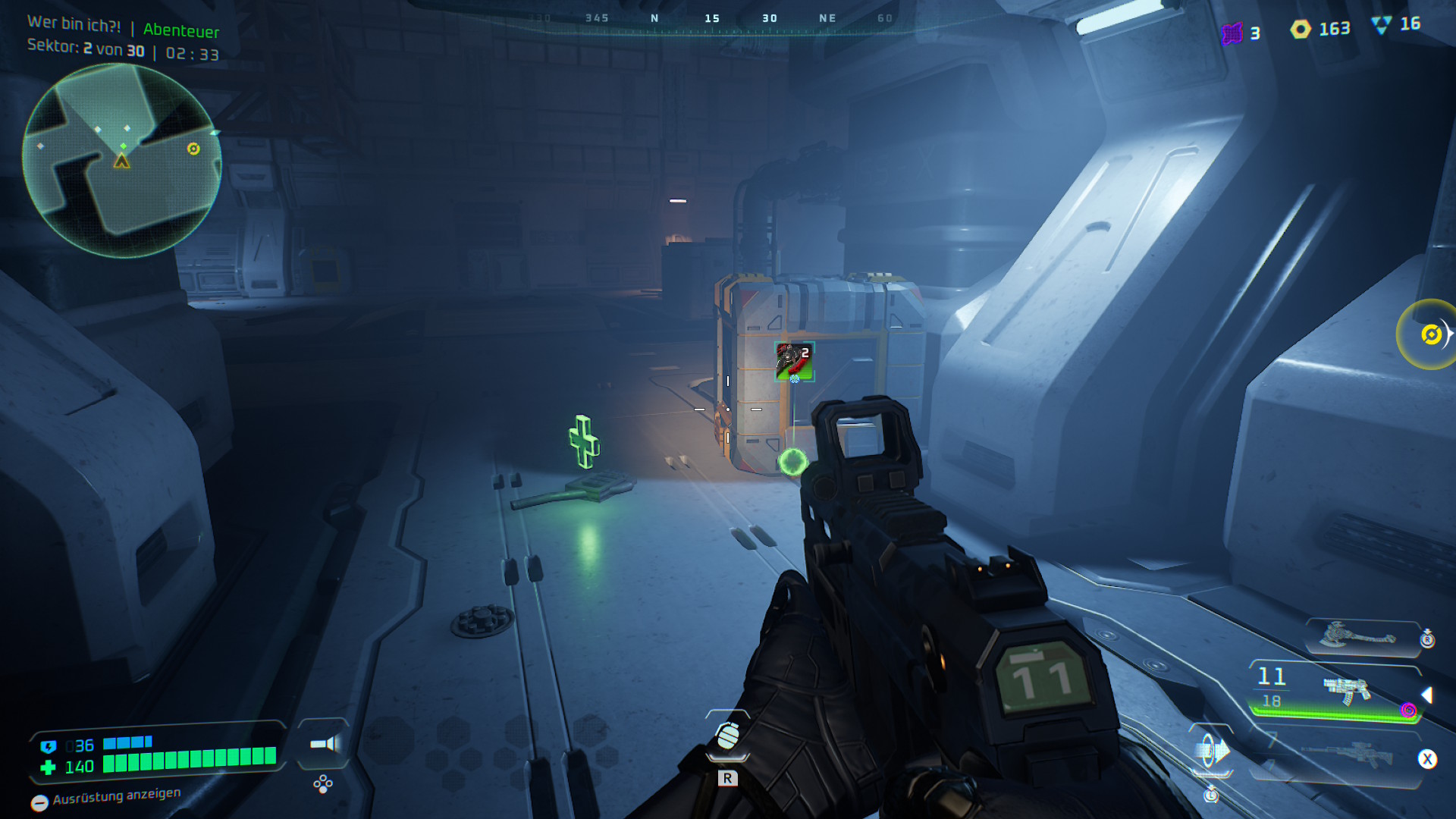Select the grenade slot icon
The height and width of the screenshot is (819, 1456).
(727, 736)
